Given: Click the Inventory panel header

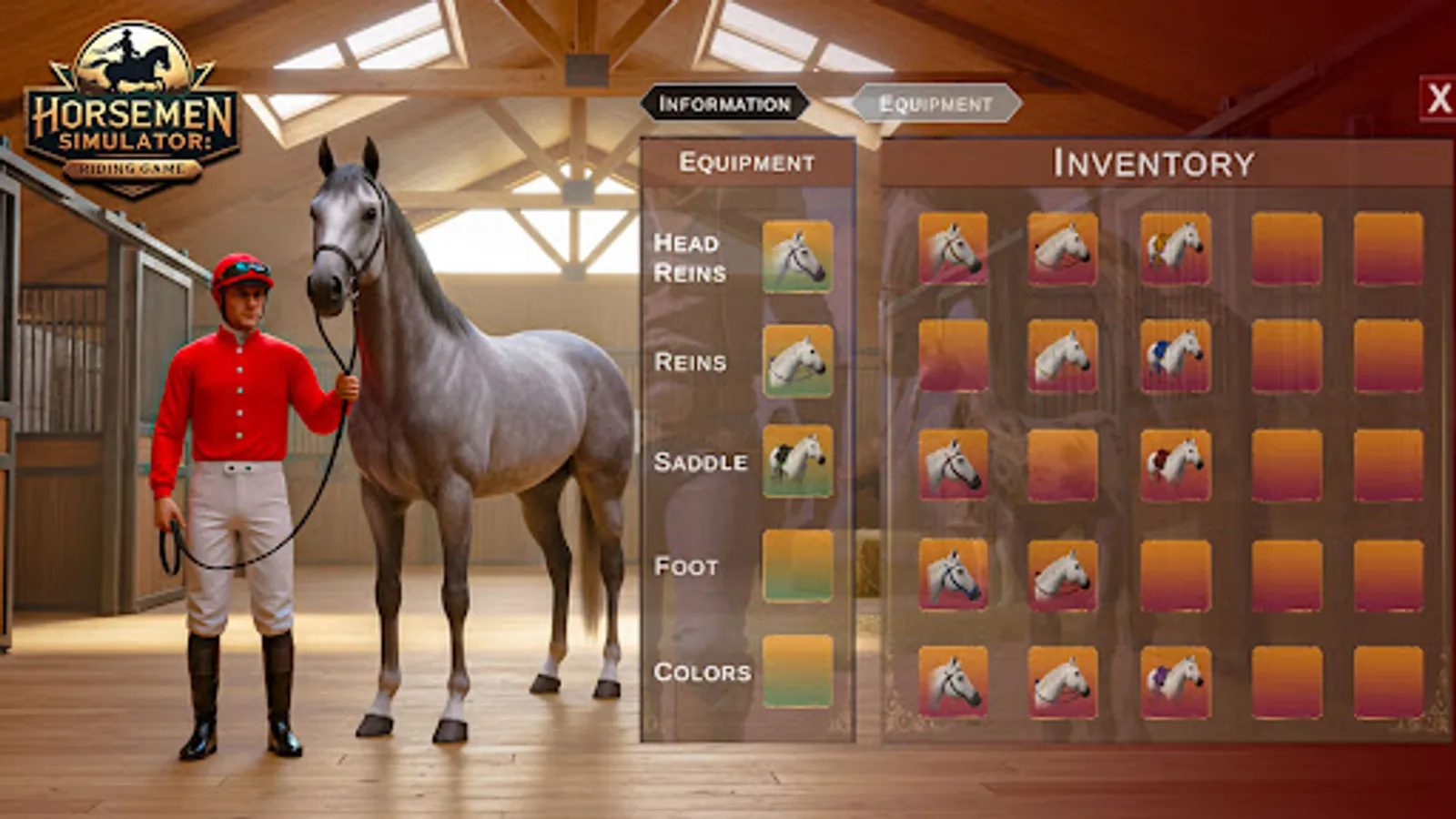Looking at the screenshot, I should click(1154, 166).
